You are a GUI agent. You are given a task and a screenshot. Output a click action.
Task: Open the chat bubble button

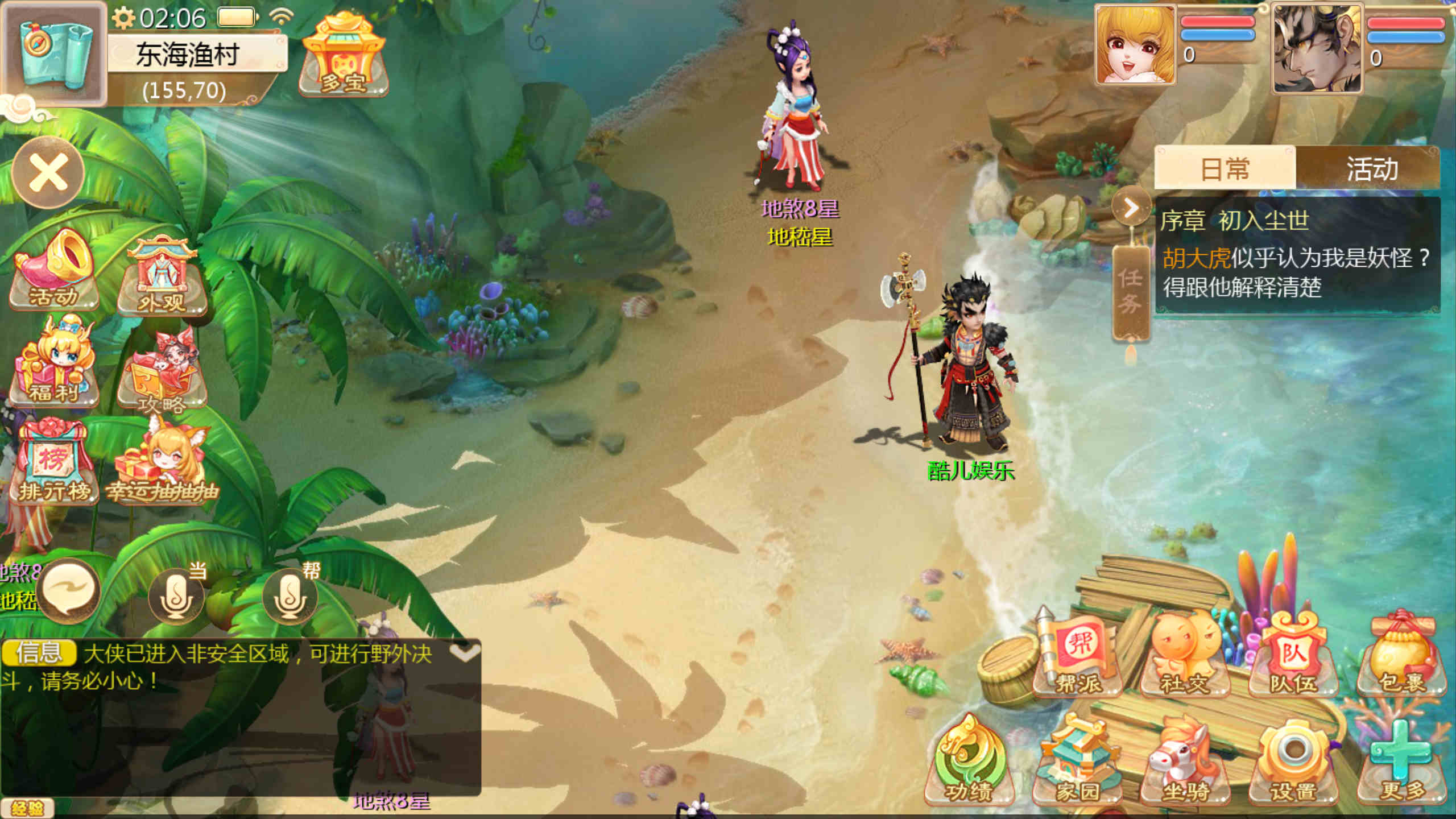(x=71, y=591)
